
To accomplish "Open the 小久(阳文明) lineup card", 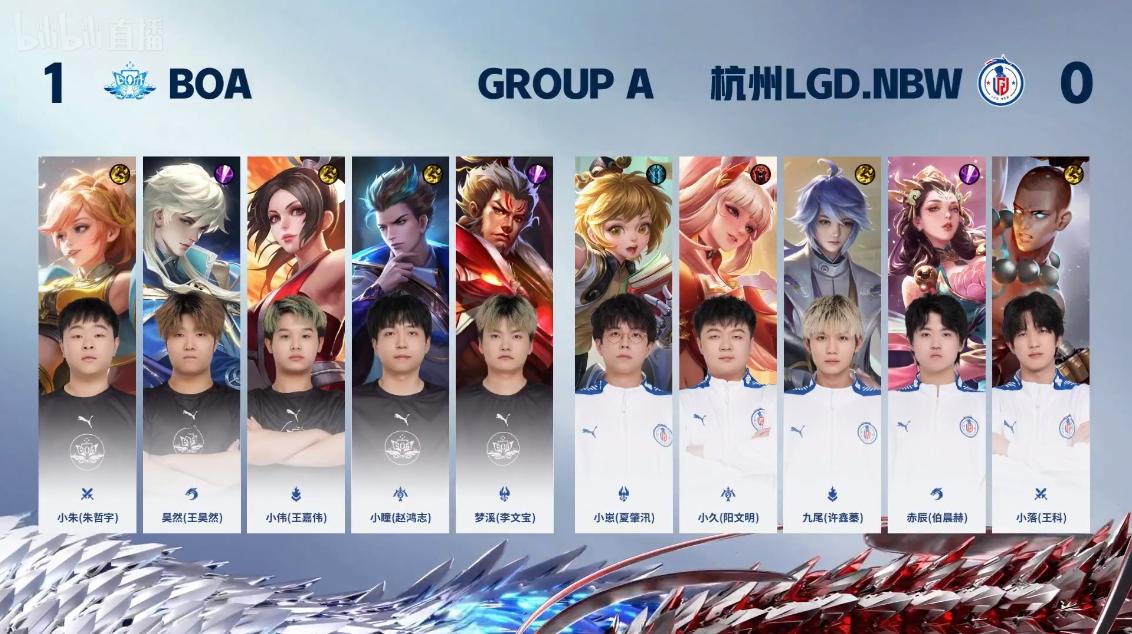I will coord(727,344).
